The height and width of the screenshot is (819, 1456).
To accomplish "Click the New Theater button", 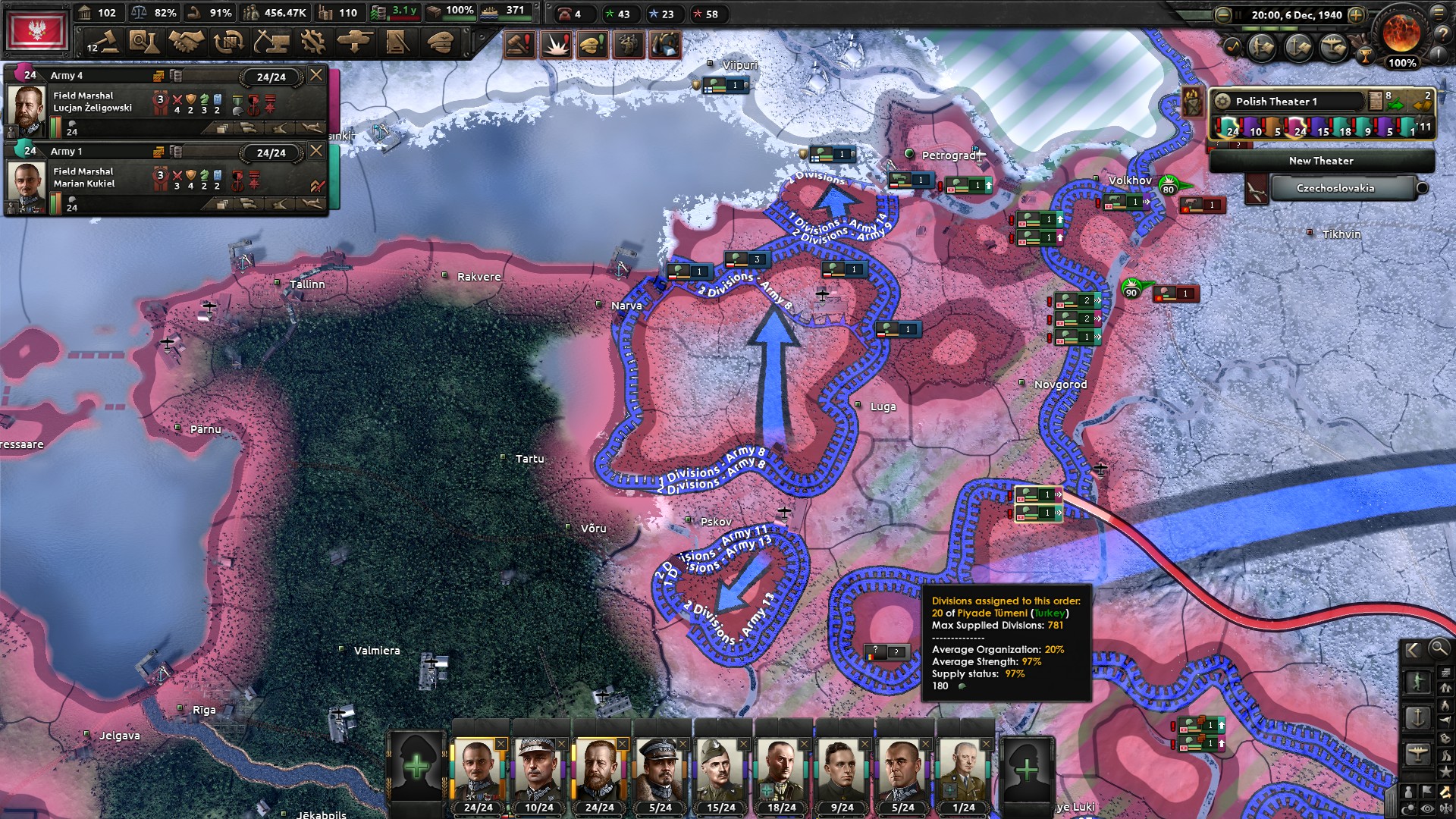I will click(x=1323, y=161).
